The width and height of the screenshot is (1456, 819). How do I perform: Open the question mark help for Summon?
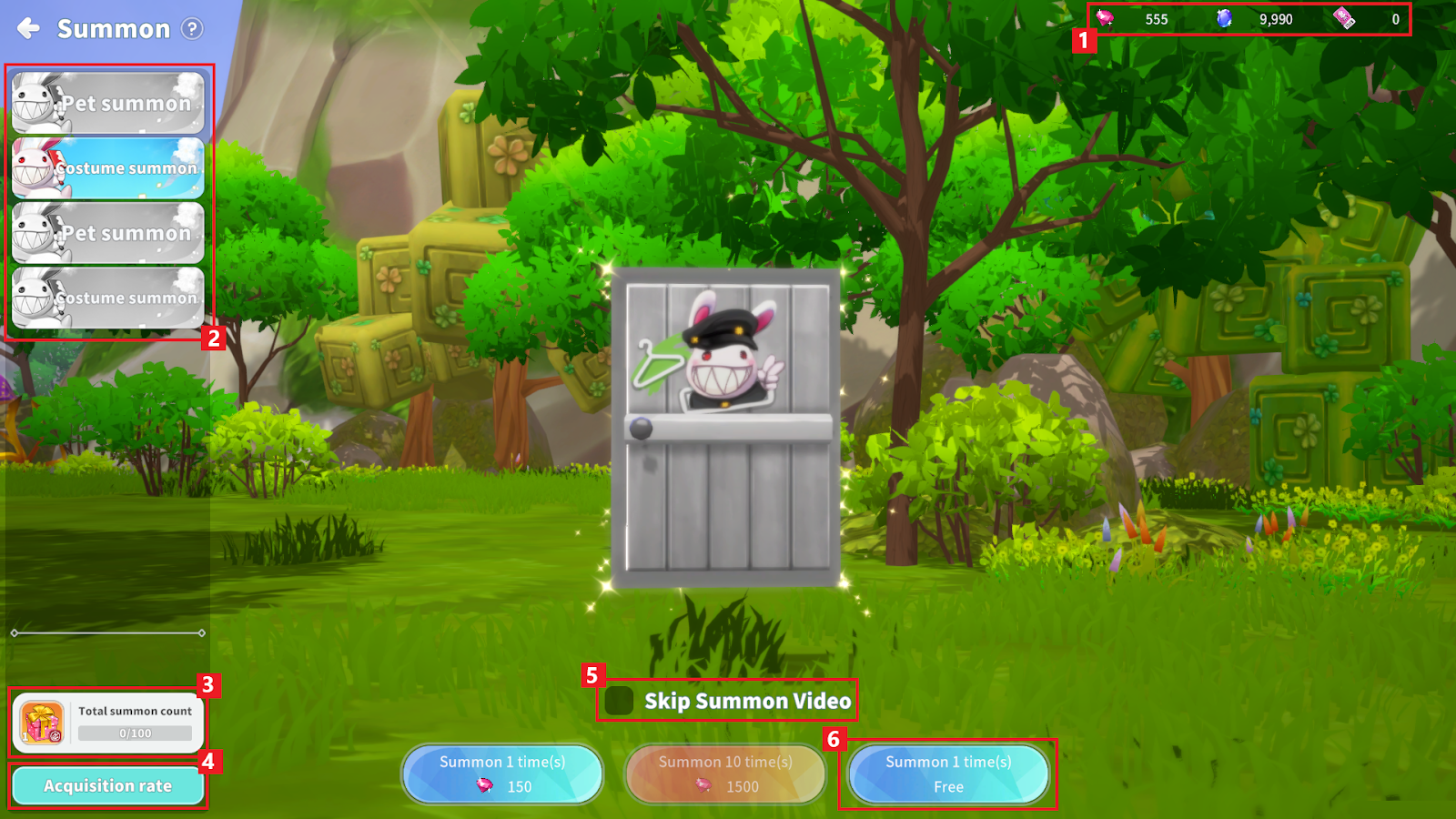tap(192, 29)
